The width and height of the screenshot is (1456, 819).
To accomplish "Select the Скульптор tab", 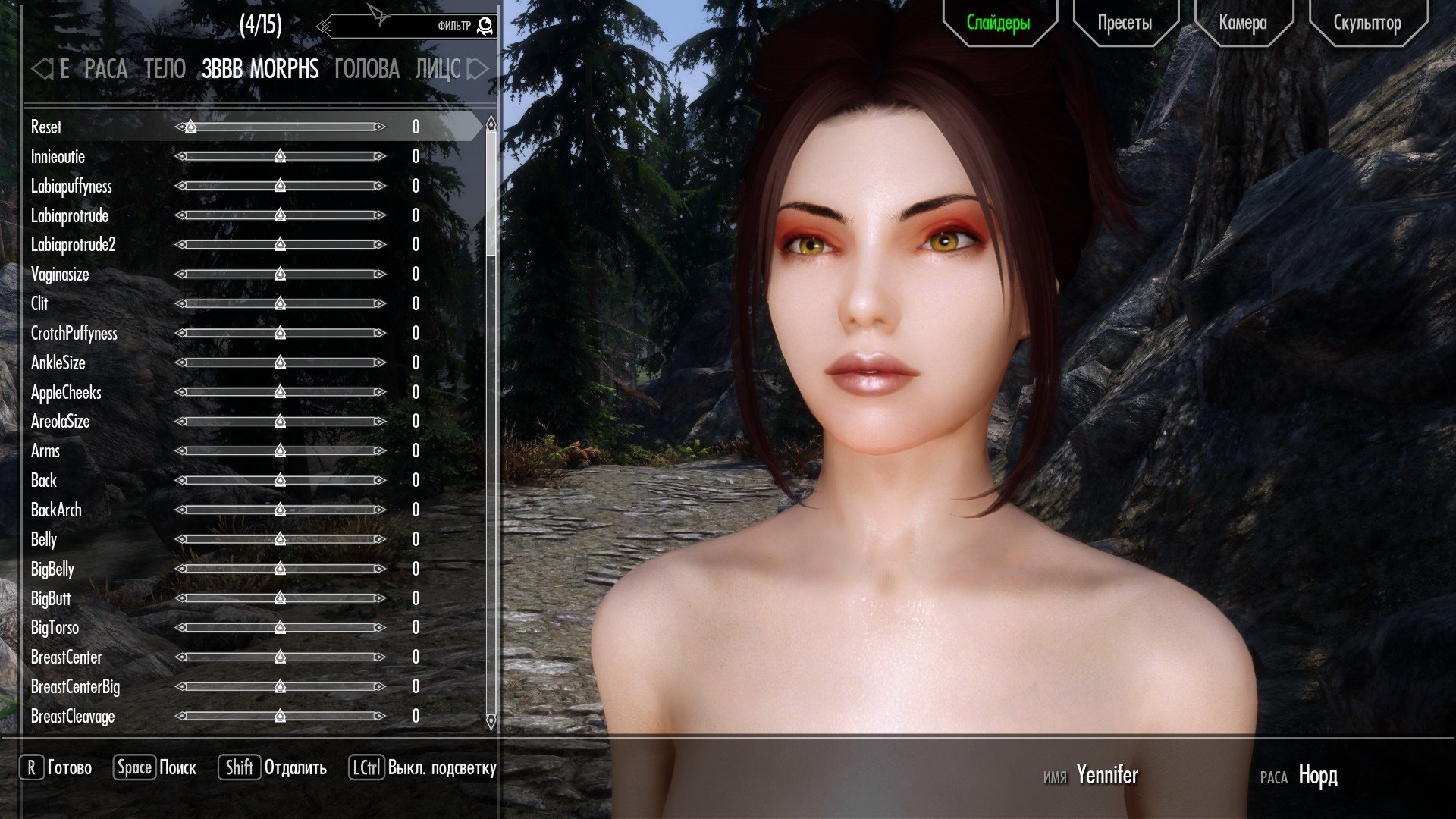I will 1367,24.
